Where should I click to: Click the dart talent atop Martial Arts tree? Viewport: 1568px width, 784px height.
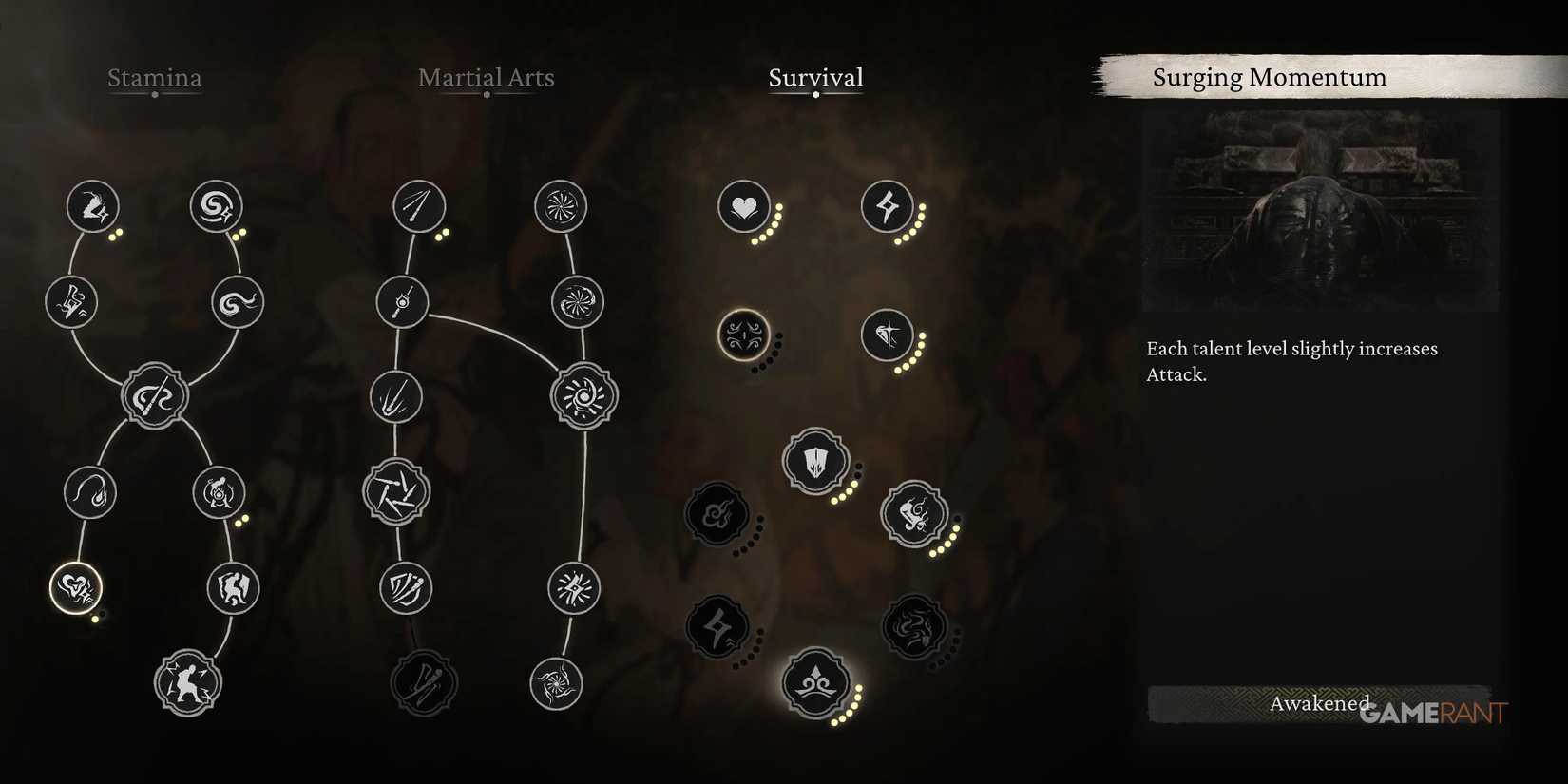(416, 205)
